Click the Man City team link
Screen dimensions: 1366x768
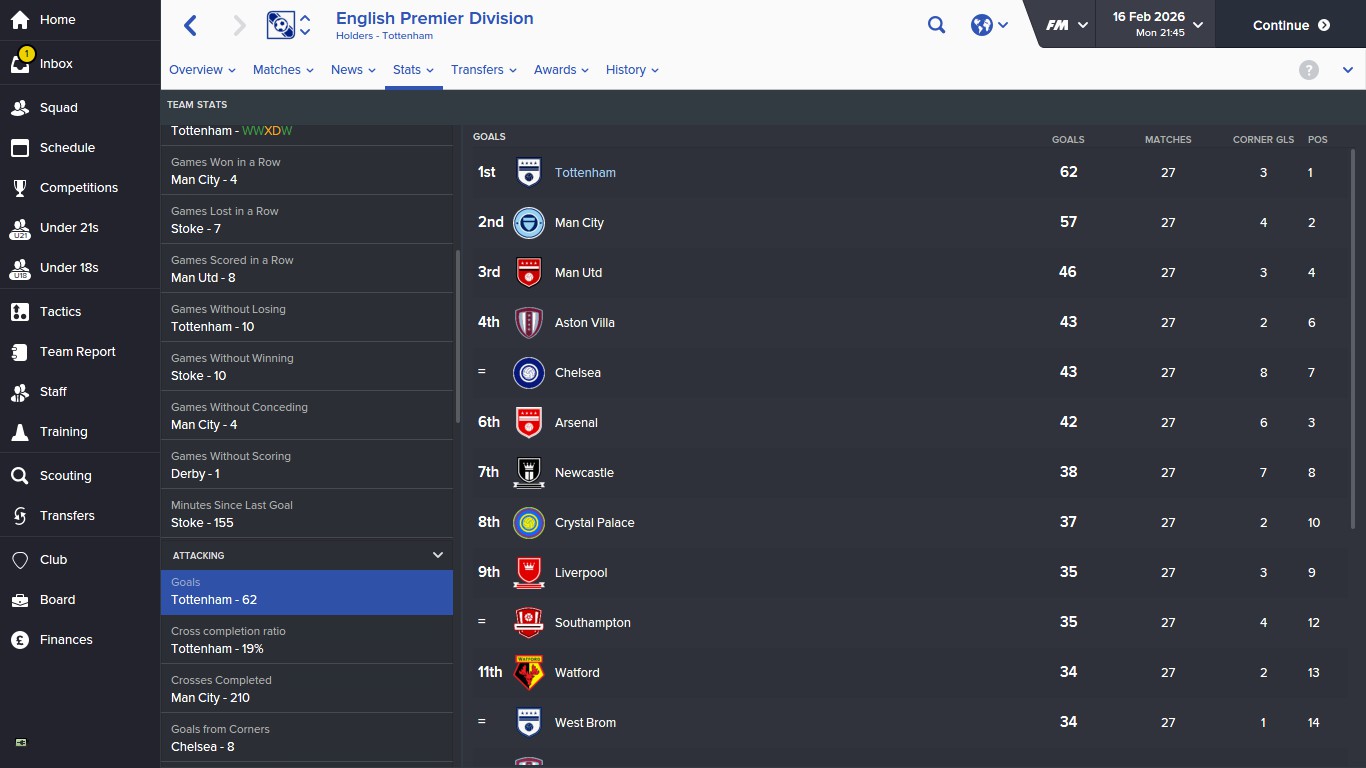point(579,222)
